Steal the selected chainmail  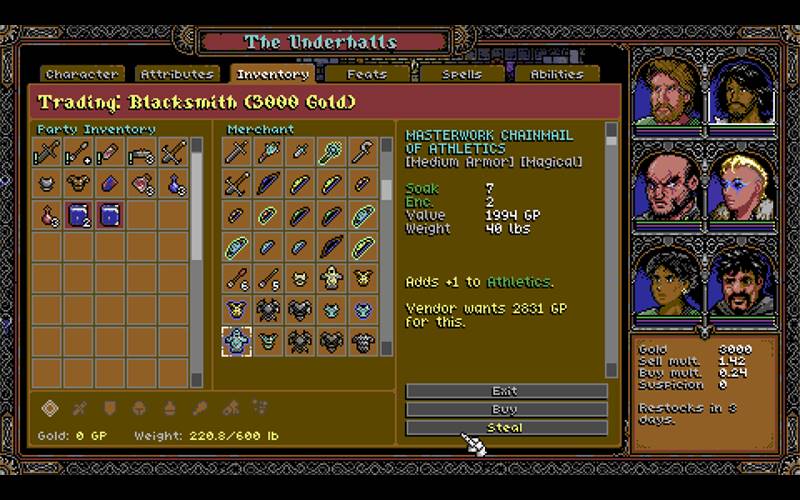click(506, 427)
